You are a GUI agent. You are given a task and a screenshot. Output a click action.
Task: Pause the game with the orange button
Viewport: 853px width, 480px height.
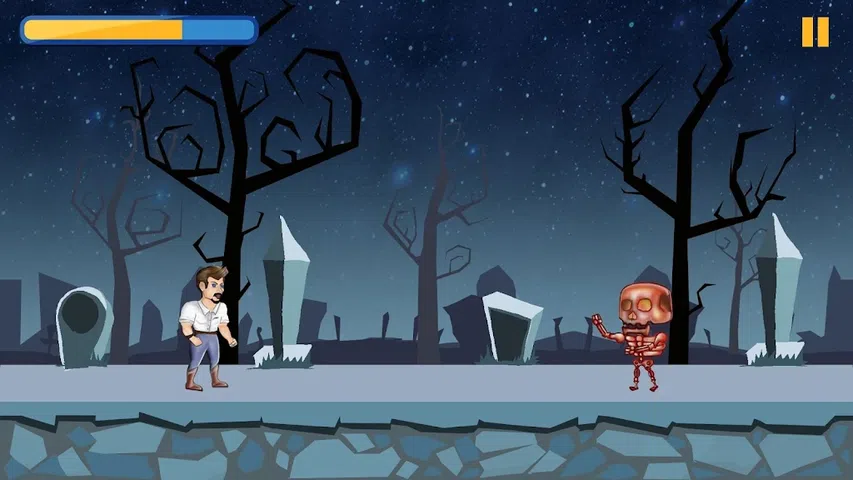[815, 32]
